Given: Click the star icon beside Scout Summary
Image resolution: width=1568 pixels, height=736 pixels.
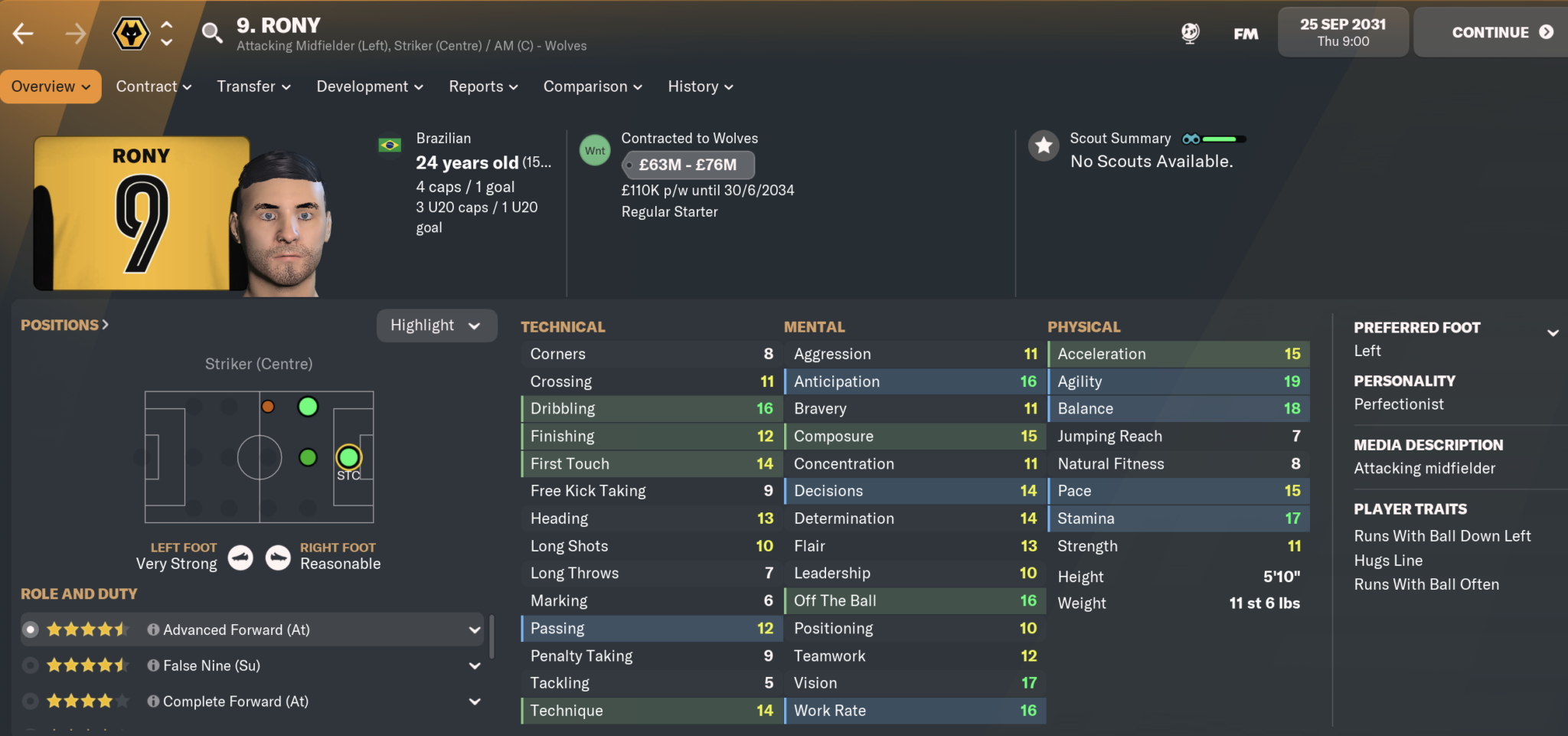Looking at the screenshot, I should click(1043, 146).
